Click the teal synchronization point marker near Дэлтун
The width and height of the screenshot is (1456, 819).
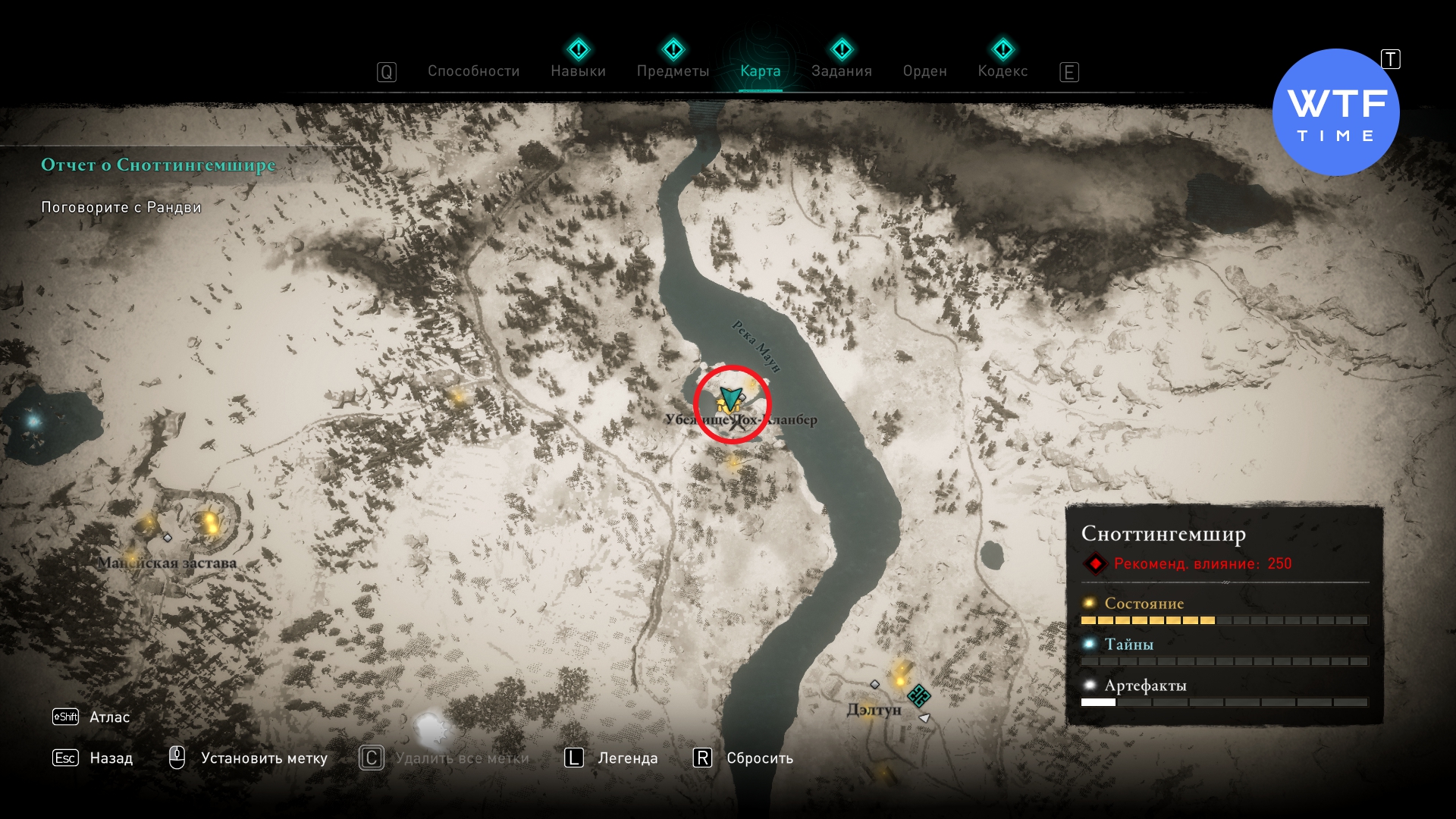click(x=919, y=695)
